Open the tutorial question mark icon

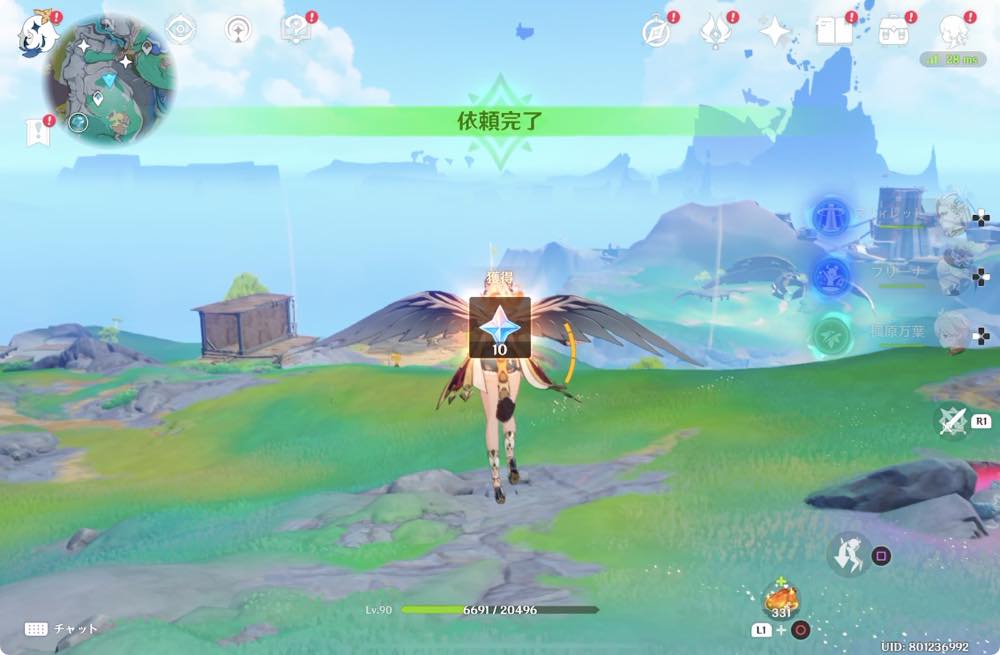(295, 30)
